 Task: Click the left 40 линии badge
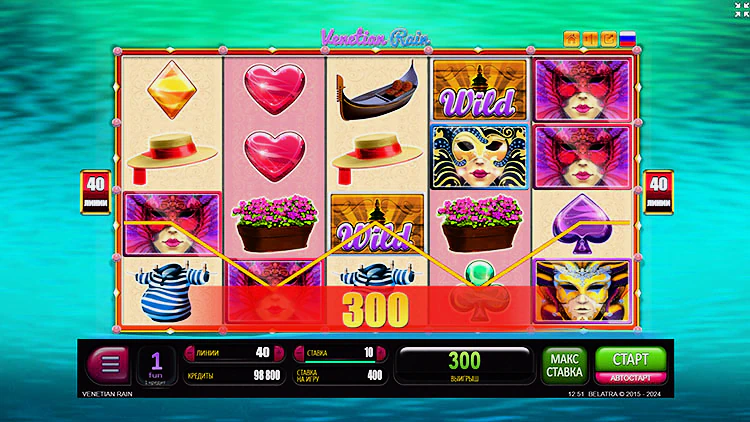coord(91,186)
